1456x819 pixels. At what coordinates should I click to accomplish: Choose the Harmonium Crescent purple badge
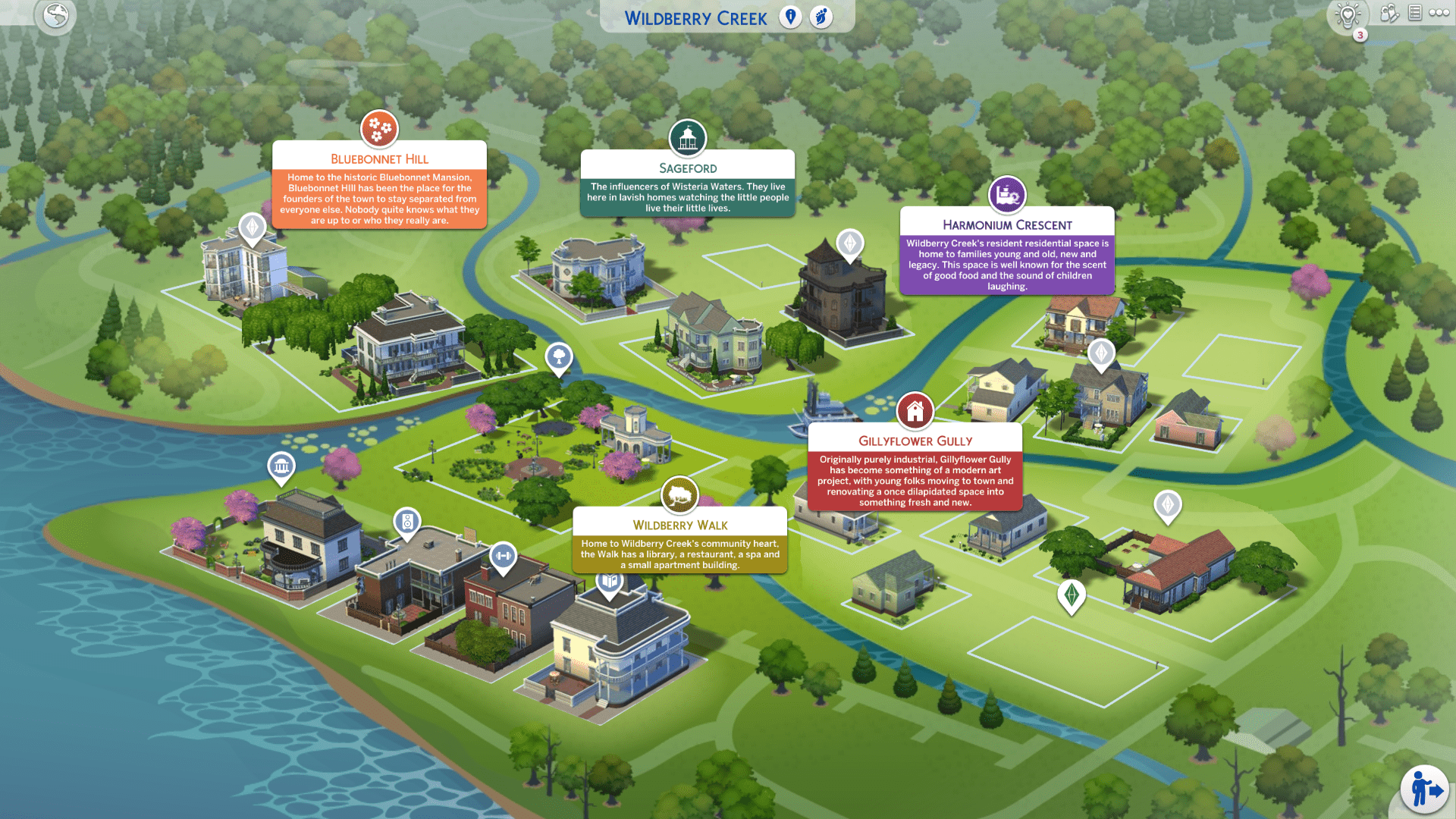pyautogui.click(x=1007, y=195)
